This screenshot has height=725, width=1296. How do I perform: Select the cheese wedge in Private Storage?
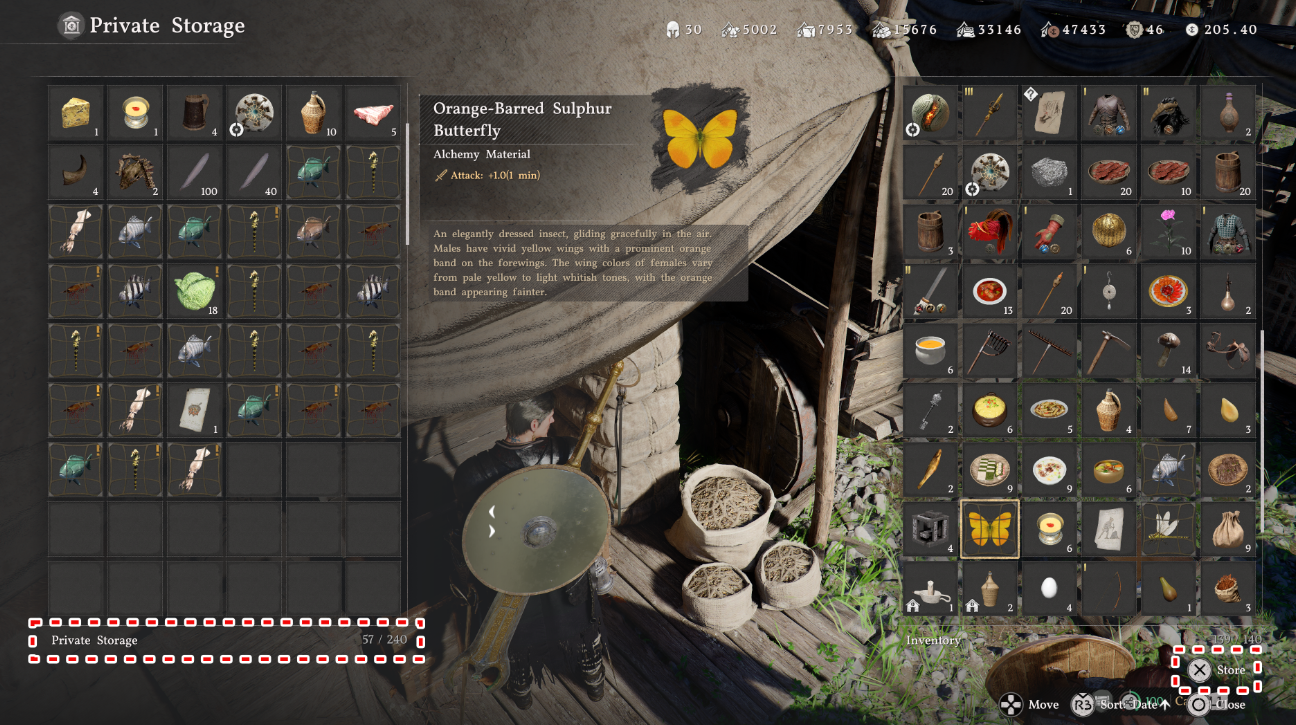(75, 112)
